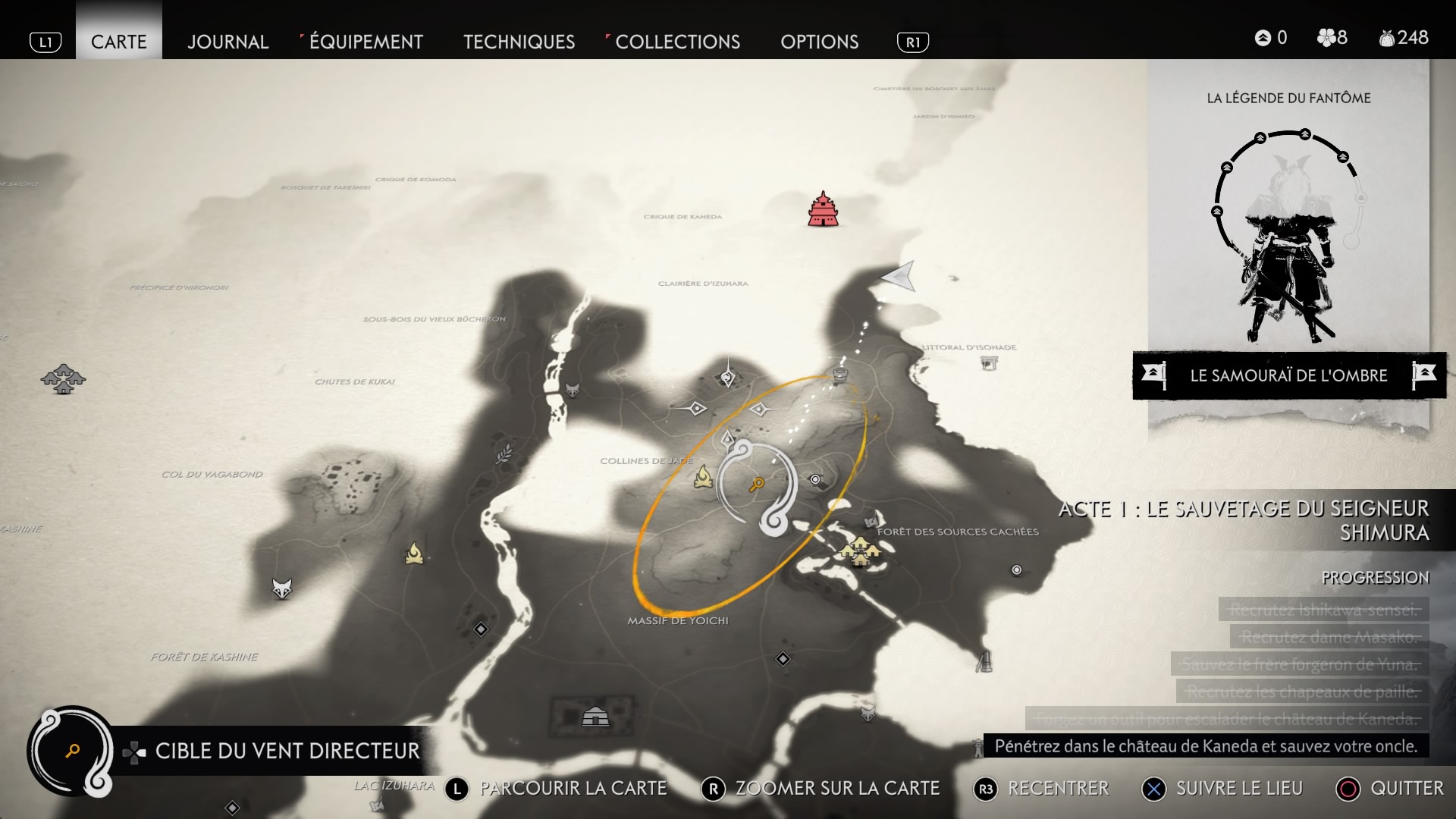
Task: Select the Kaneda castle rescue objective
Action: click(x=1205, y=746)
